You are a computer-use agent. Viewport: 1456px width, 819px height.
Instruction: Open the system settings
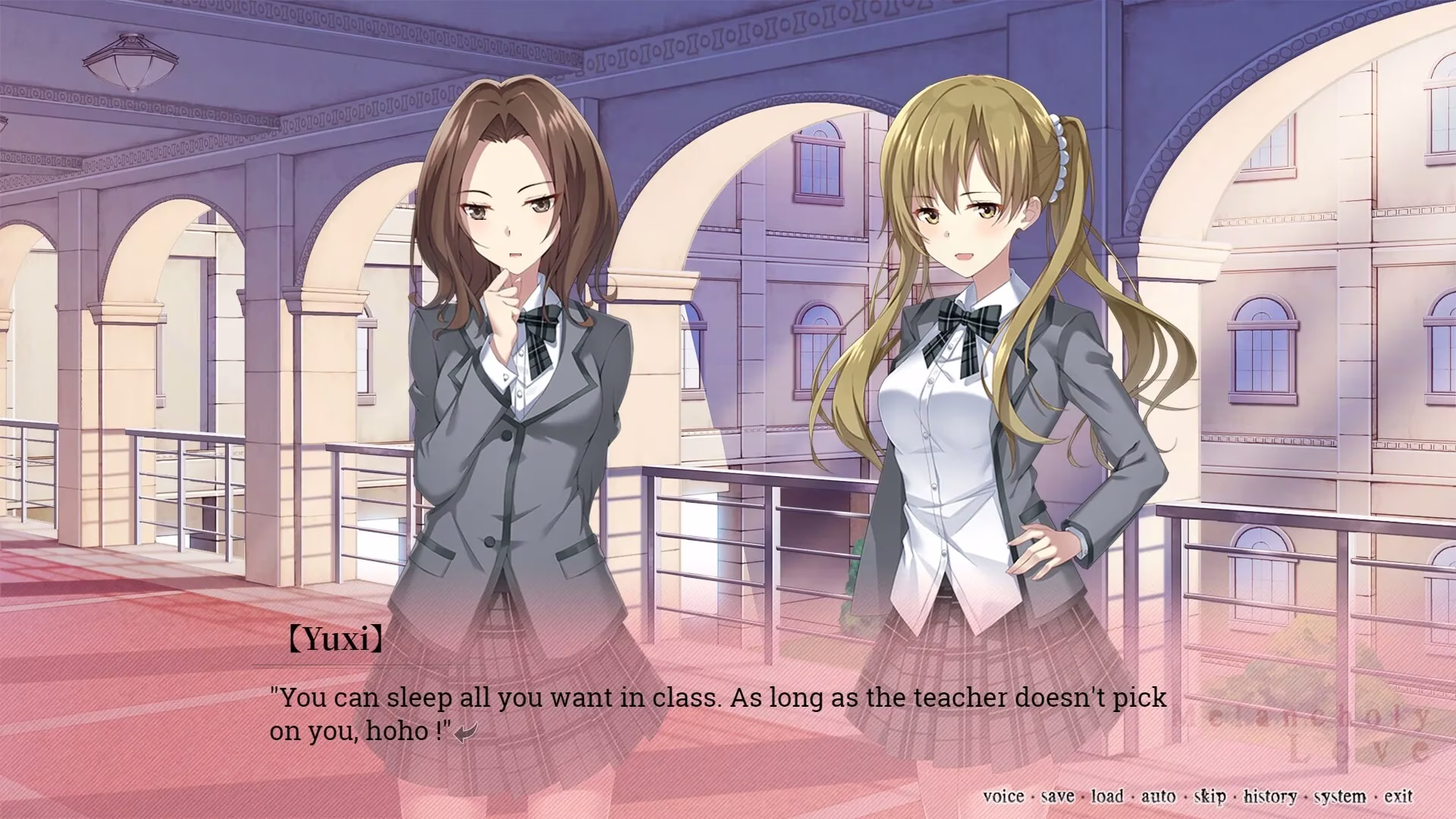pos(1340,796)
